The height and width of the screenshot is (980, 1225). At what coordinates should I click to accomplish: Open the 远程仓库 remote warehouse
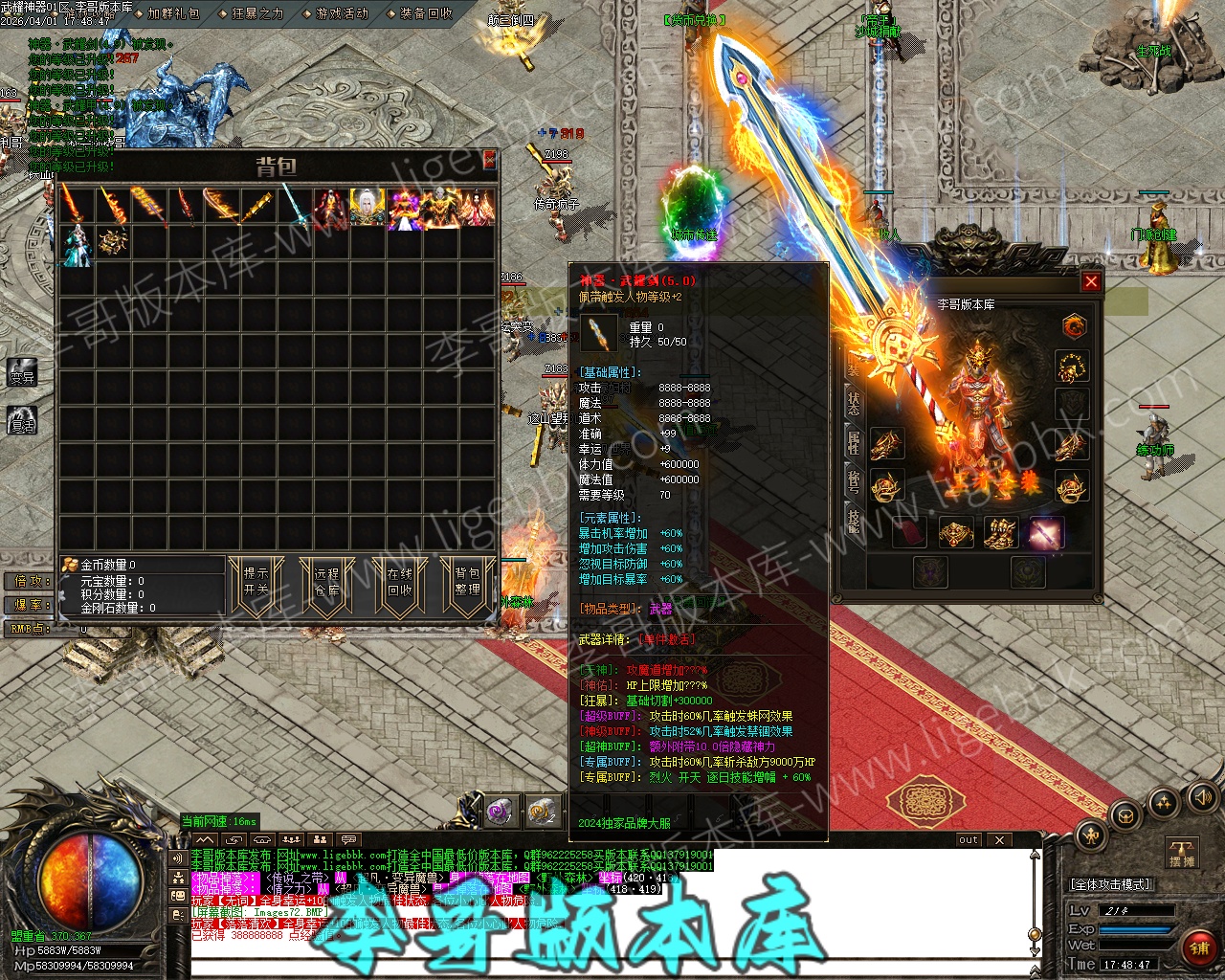point(326,582)
